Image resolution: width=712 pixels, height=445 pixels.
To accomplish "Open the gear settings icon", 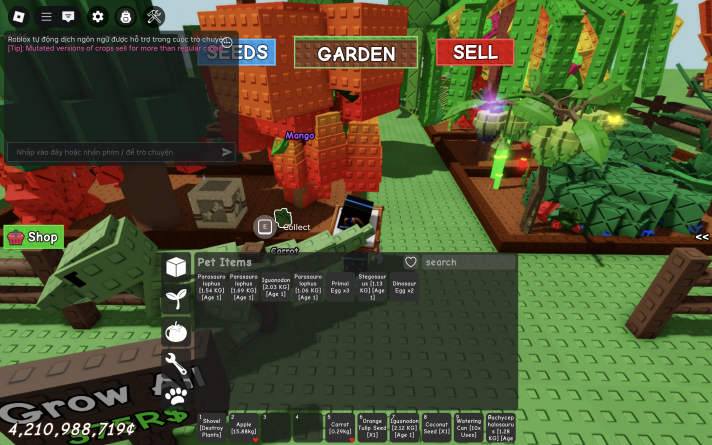I will [97, 16].
